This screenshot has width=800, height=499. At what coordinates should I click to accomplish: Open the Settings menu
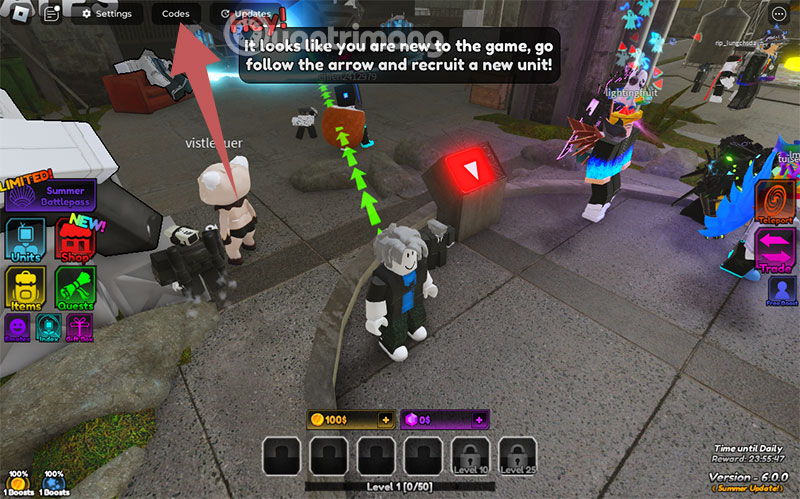107,14
